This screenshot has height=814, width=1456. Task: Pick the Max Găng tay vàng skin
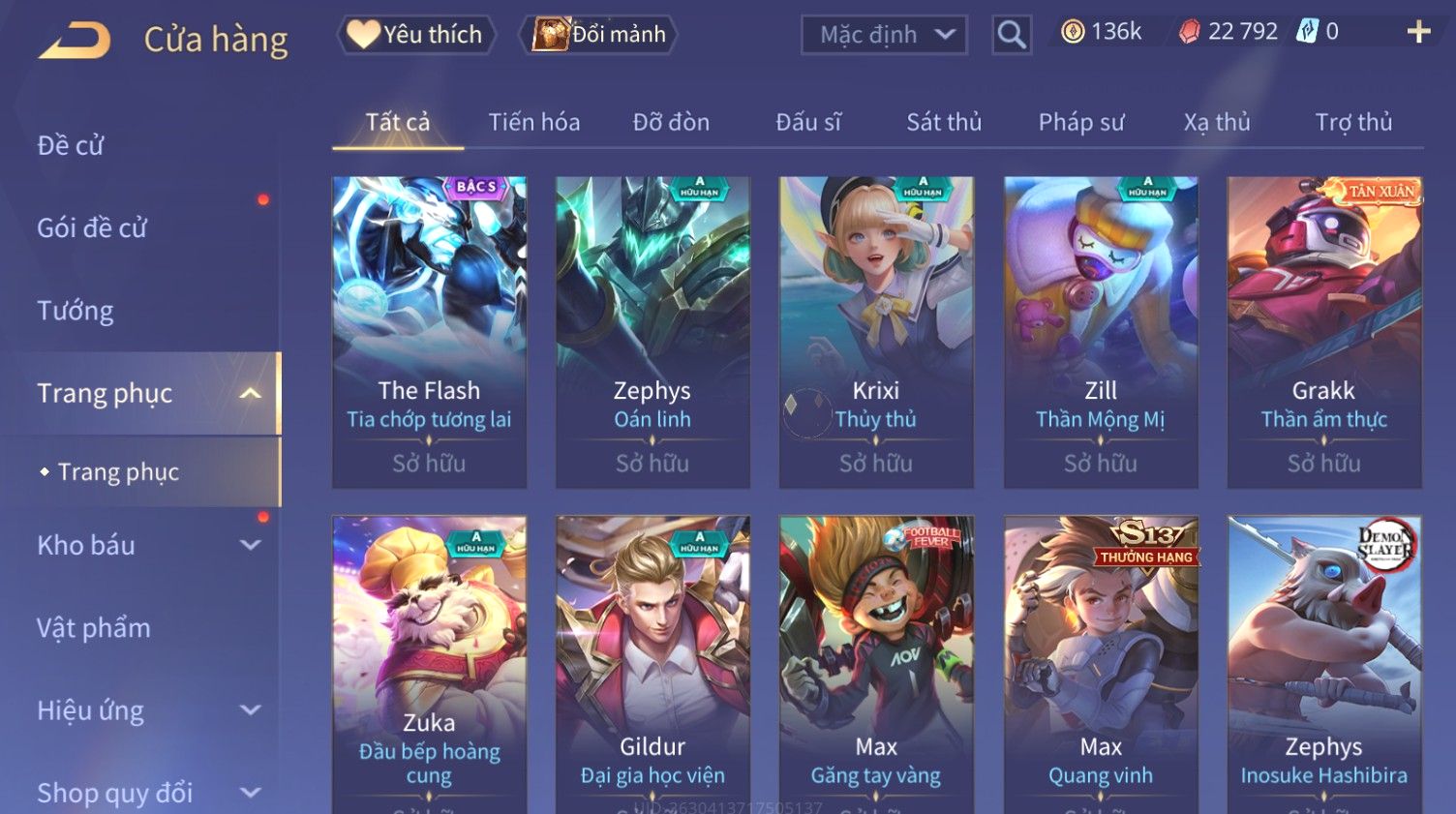click(x=876, y=663)
